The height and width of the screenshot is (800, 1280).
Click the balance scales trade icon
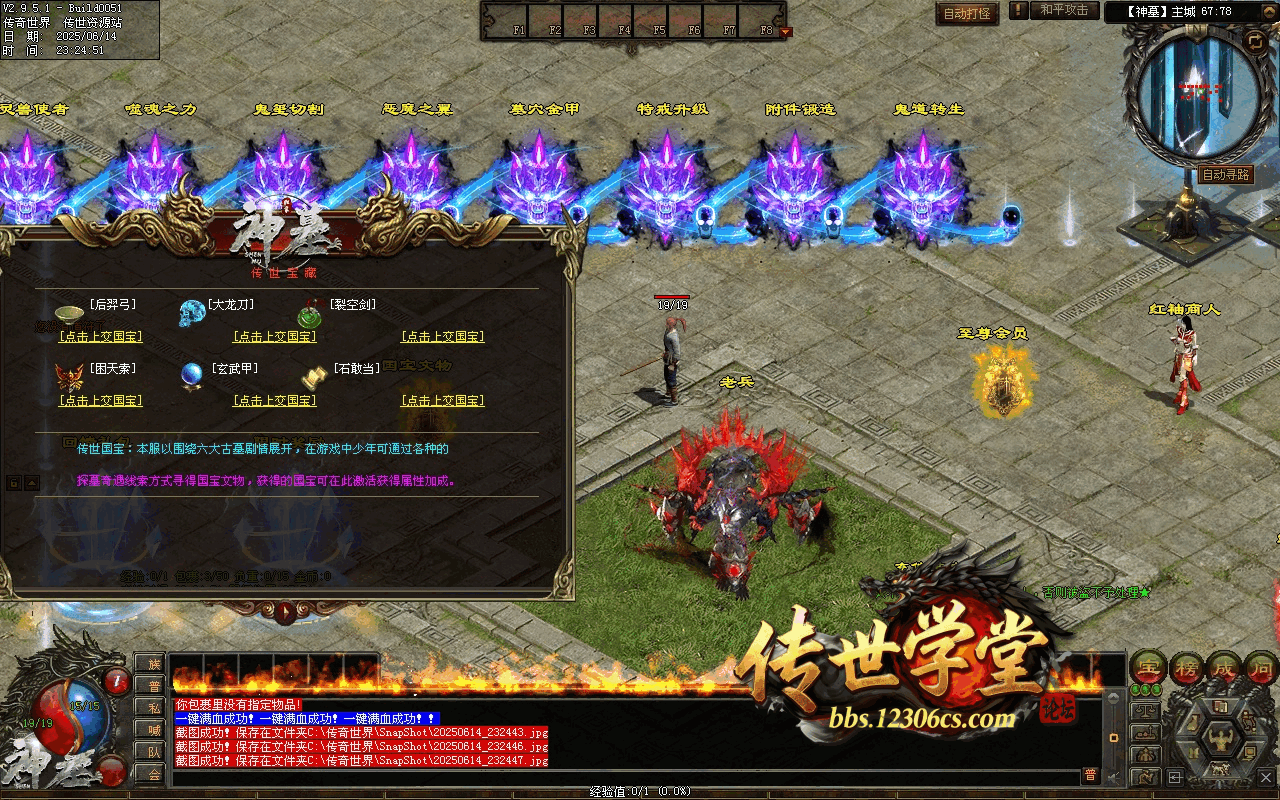pos(1146,711)
